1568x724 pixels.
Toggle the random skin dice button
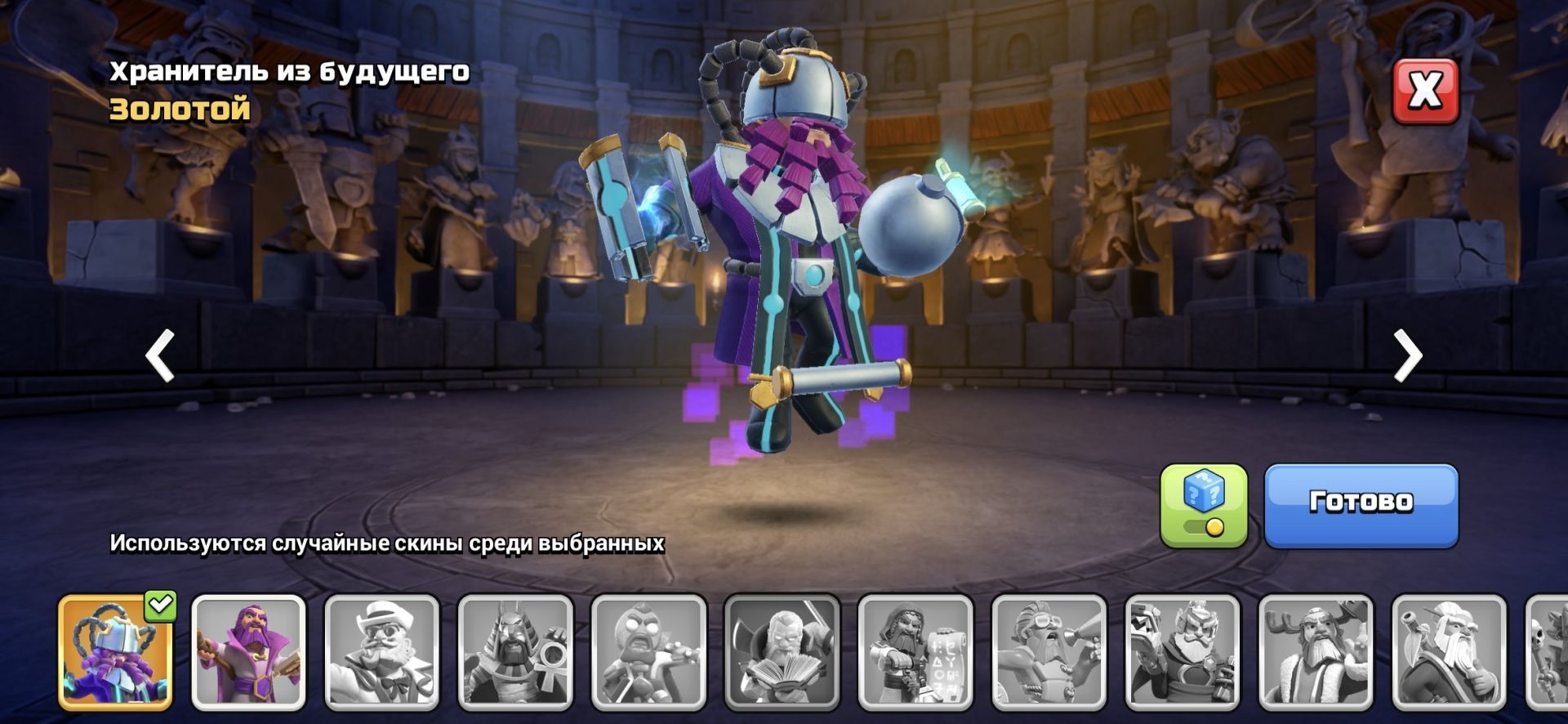point(1204,505)
